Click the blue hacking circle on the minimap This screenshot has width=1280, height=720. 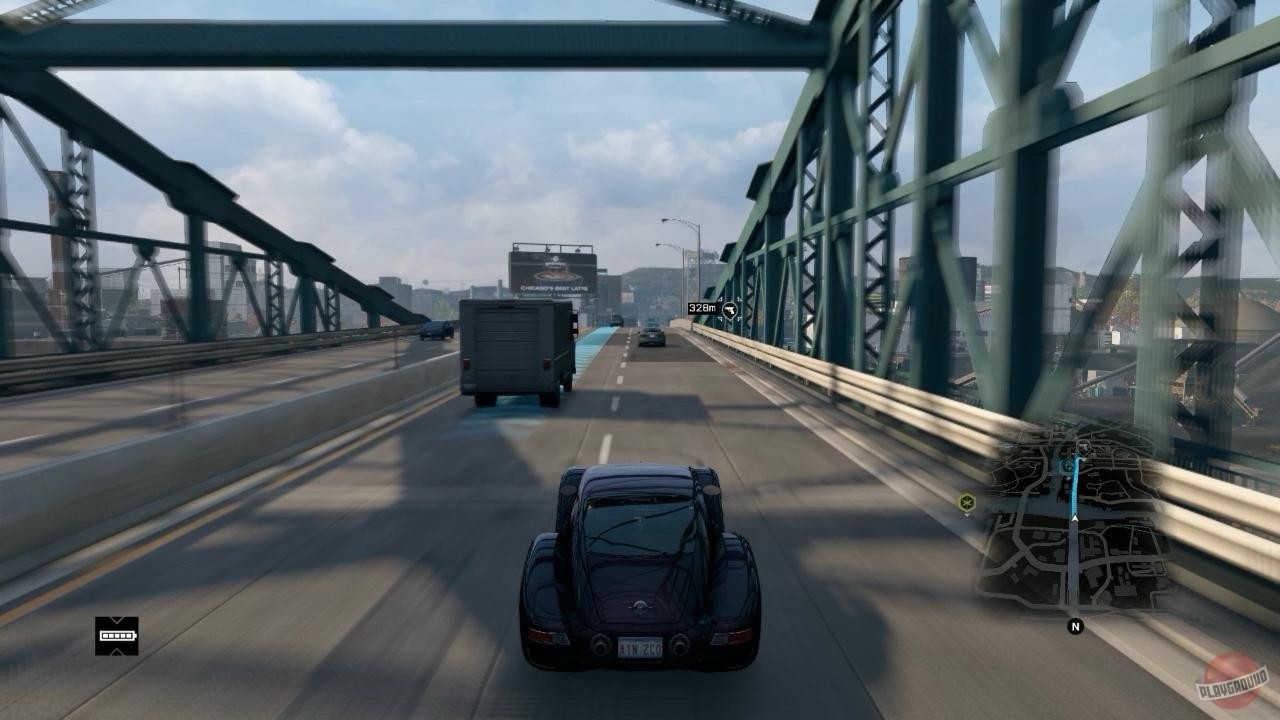point(1068,465)
